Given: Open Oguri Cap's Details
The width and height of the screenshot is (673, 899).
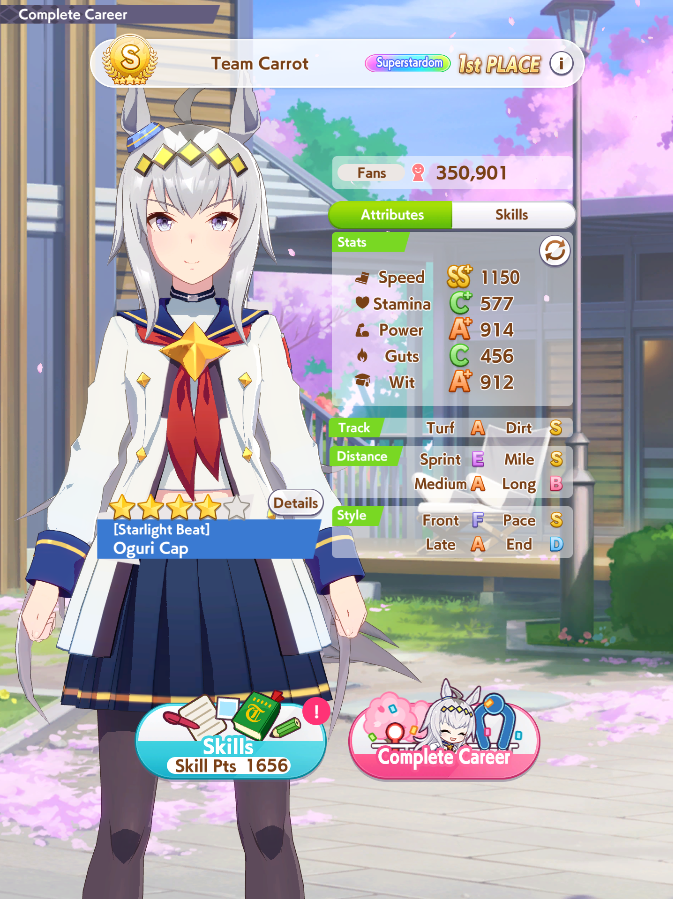Looking at the screenshot, I should pyautogui.click(x=295, y=503).
